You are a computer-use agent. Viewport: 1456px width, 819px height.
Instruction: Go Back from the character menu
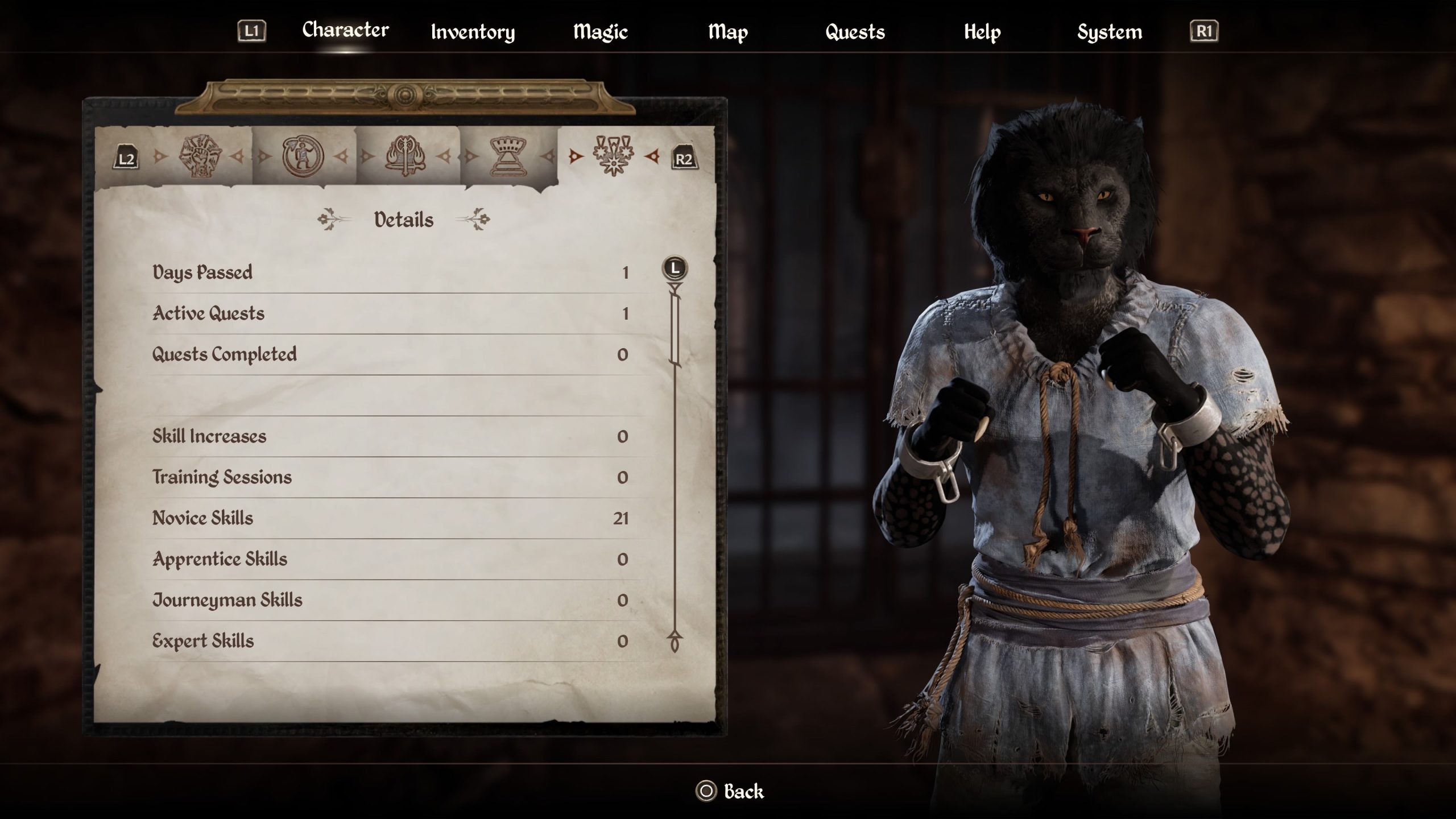click(730, 791)
